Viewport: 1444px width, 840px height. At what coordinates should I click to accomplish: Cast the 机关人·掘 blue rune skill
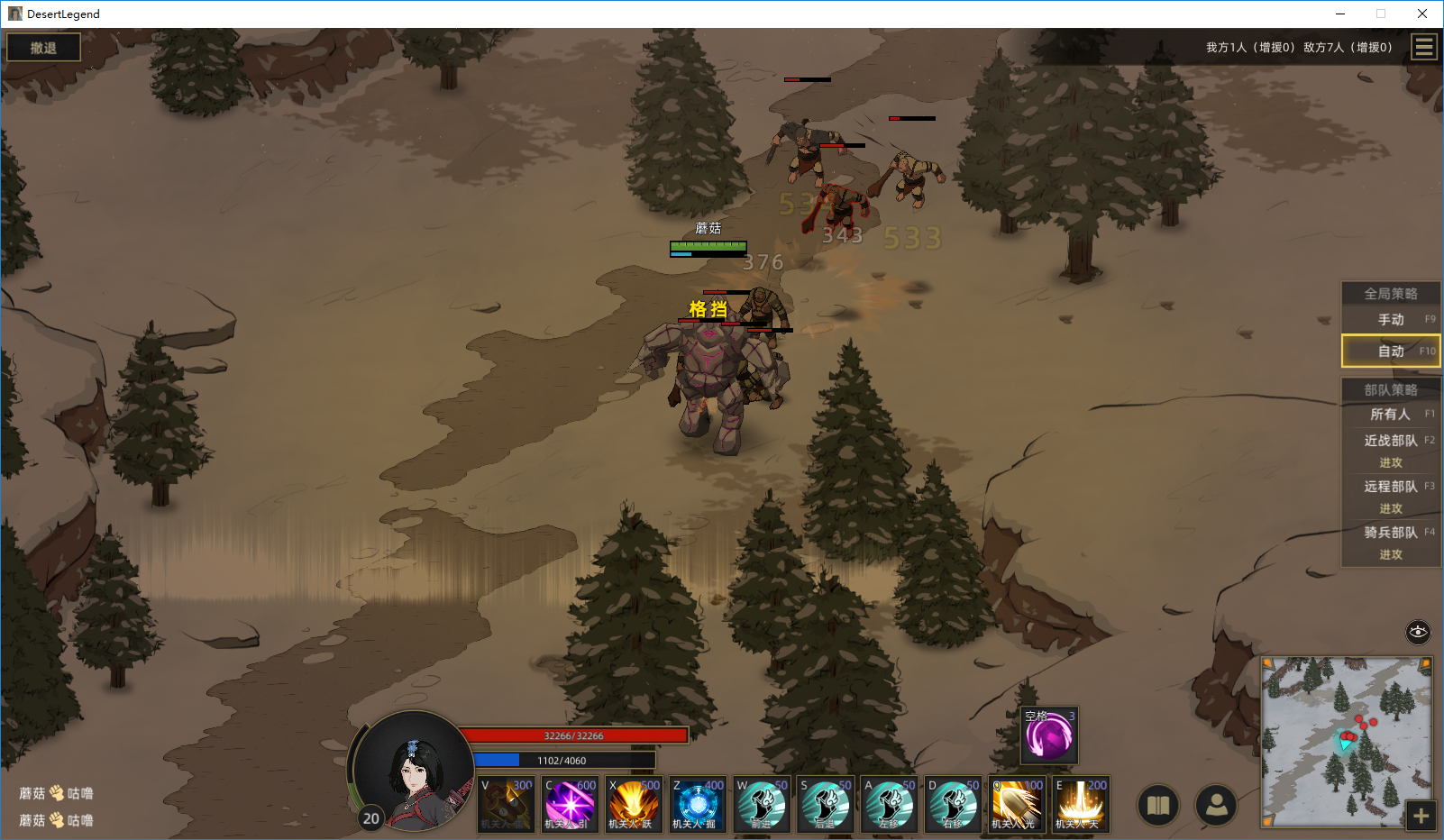click(698, 805)
